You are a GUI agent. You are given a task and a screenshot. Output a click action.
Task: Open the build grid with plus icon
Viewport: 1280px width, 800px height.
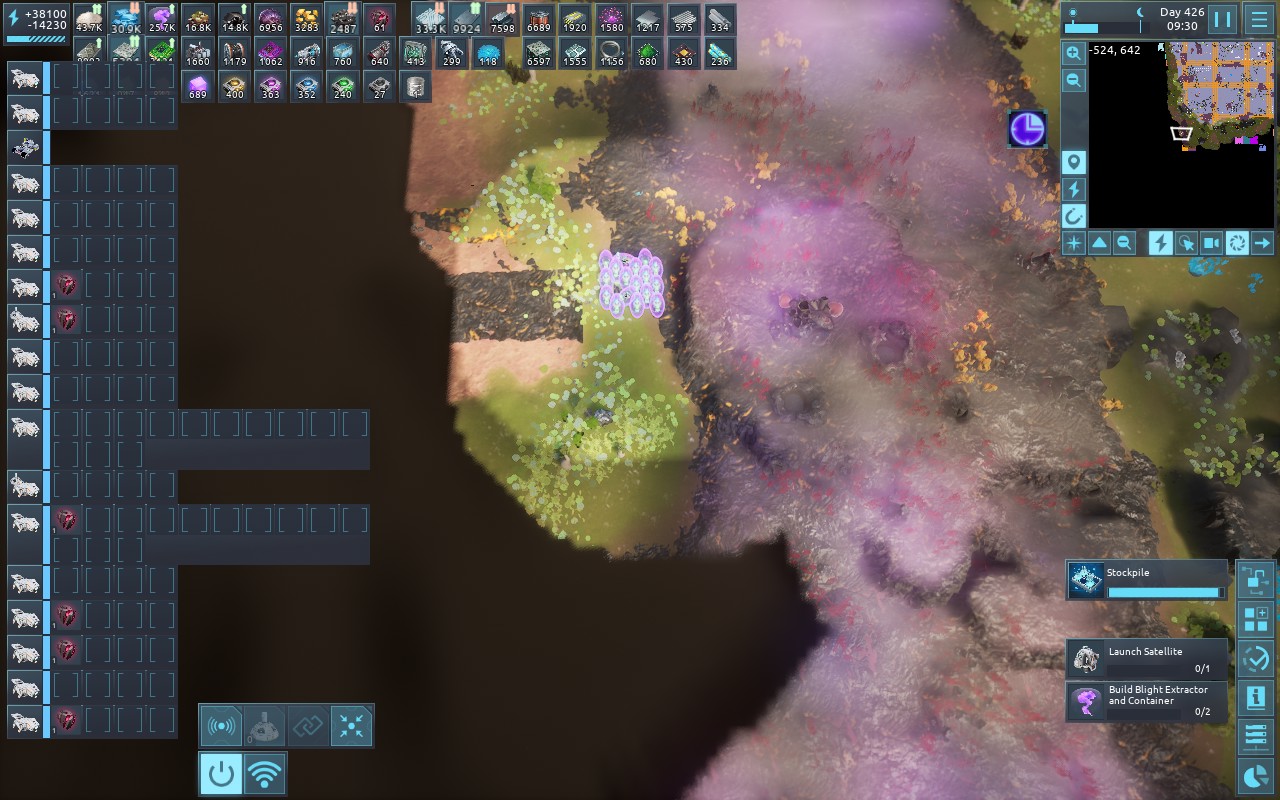pos(1255,619)
